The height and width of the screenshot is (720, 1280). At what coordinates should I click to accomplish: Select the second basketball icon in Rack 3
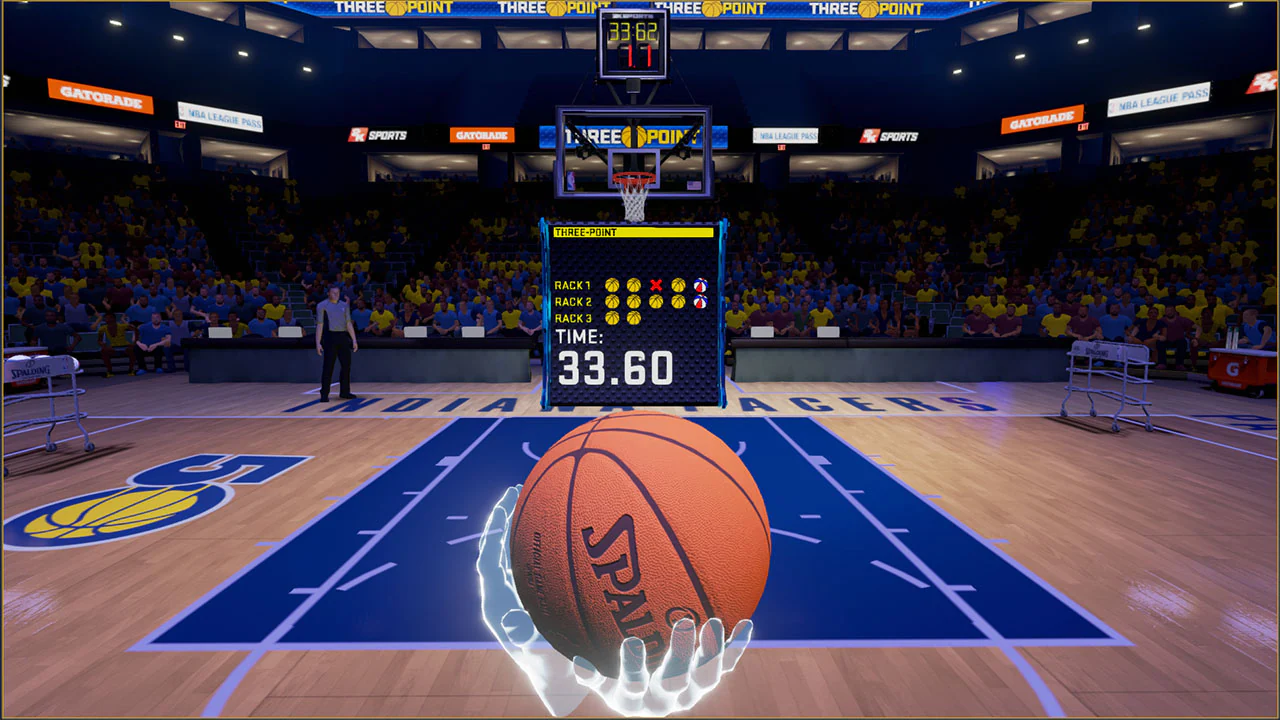[x=634, y=317]
